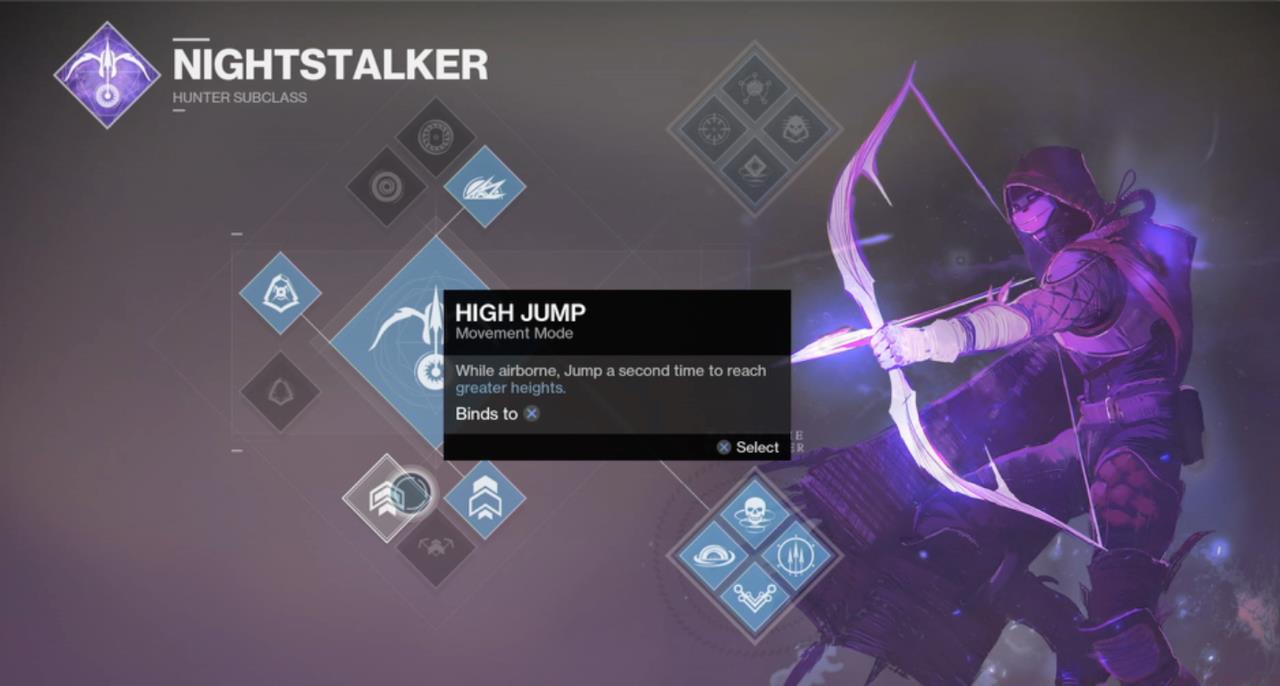Choose the dark unselected class ability node
The width and height of the screenshot is (1280, 686).
point(280,391)
